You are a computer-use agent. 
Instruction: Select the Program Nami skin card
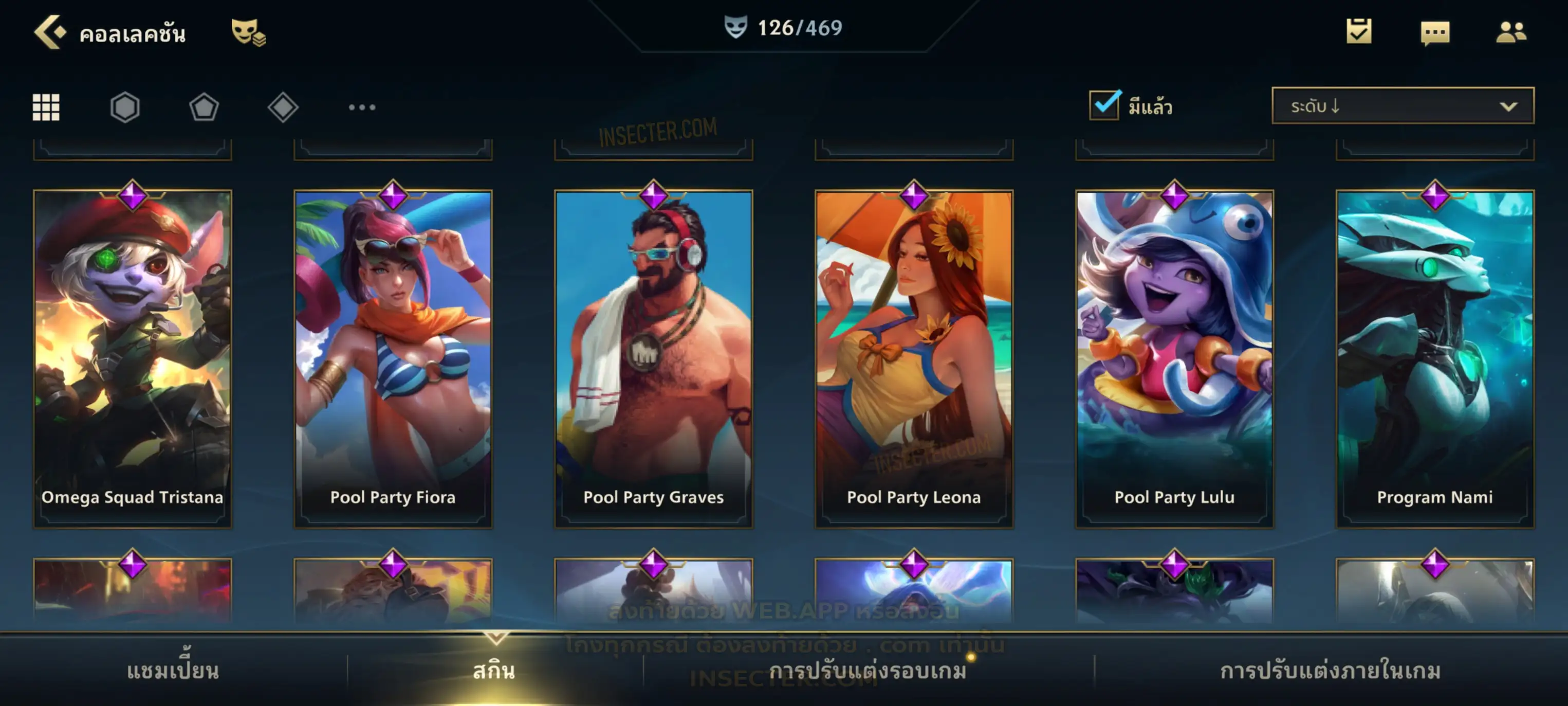[1435, 358]
